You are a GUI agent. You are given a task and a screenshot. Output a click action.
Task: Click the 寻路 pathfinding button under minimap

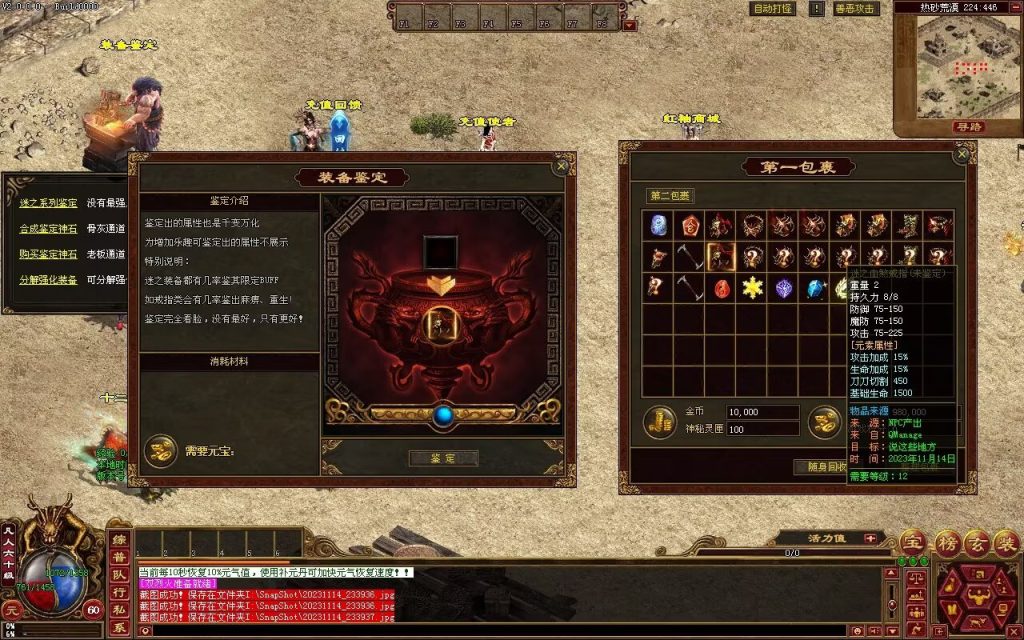pyautogui.click(x=968, y=127)
